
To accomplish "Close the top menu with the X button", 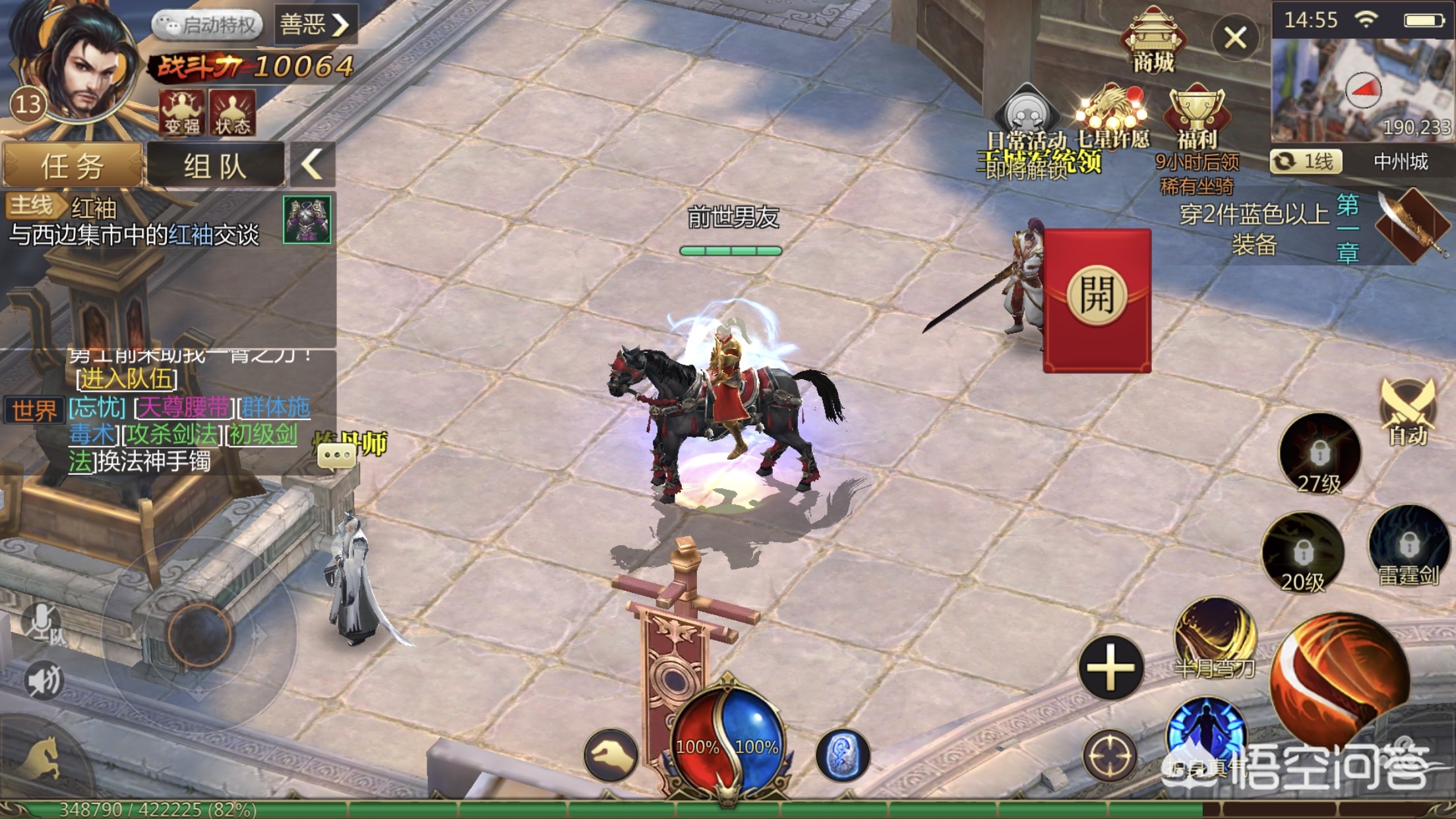I will (1235, 38).
